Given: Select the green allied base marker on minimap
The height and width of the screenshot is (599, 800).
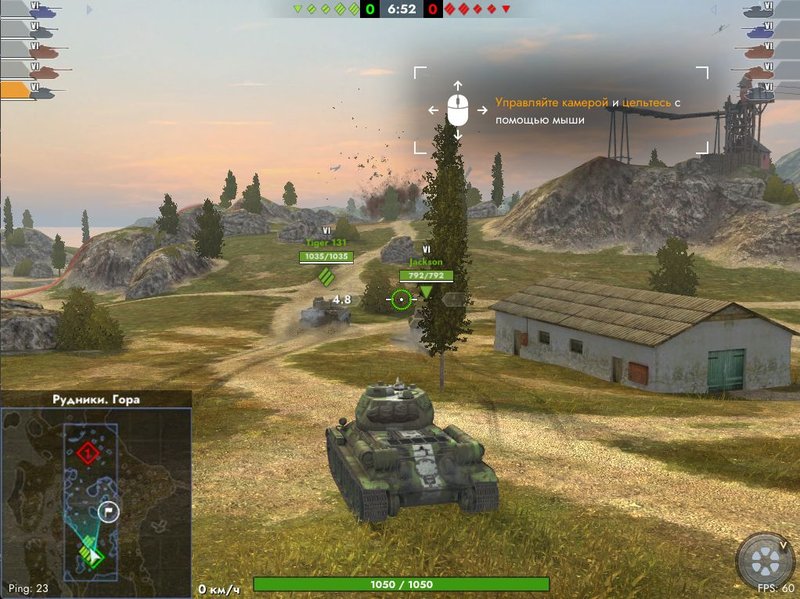Looking at the screenshot, I should point(91,555).
